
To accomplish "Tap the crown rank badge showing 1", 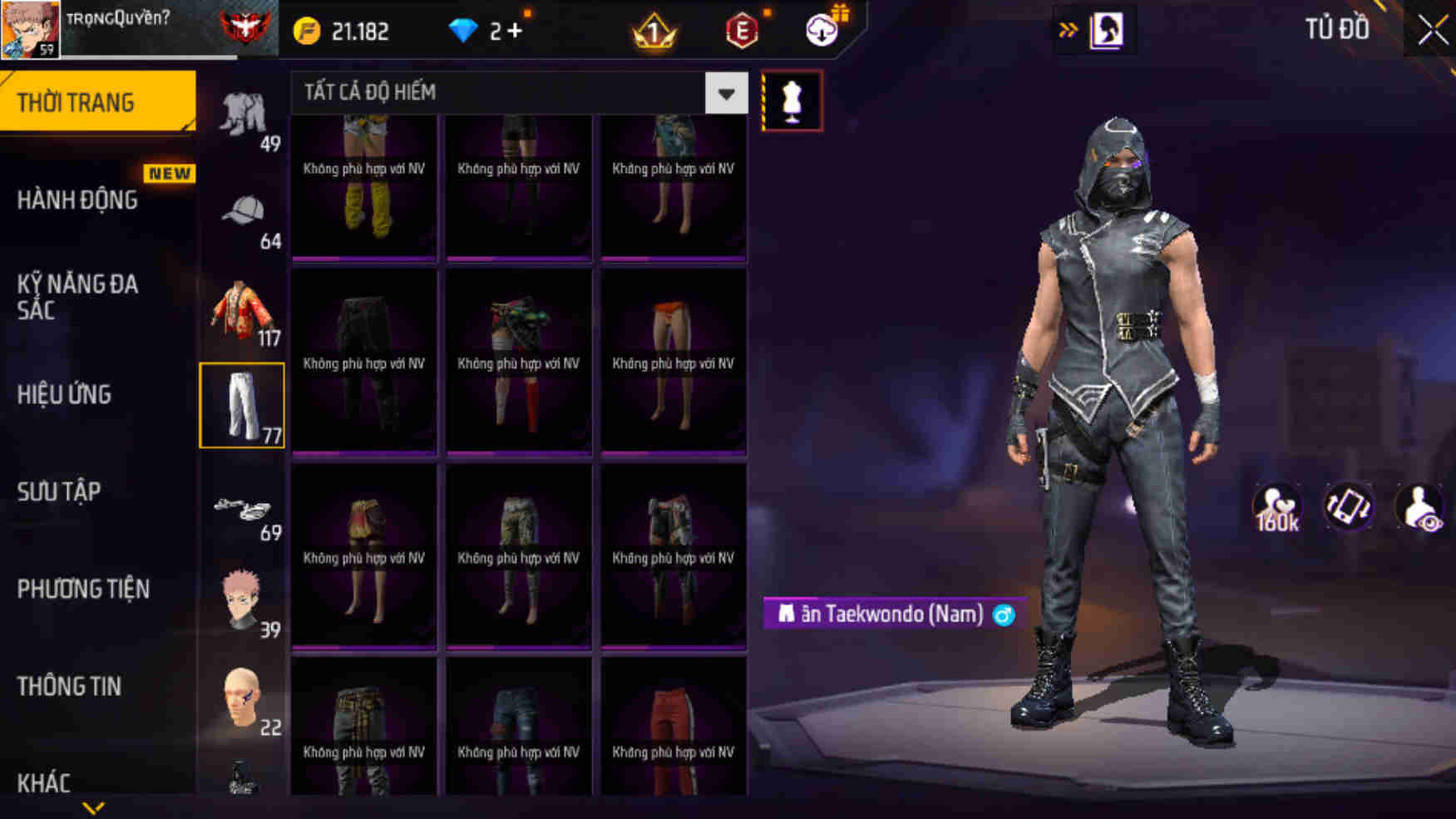I will pyautogui.click(x=656, y=31).
